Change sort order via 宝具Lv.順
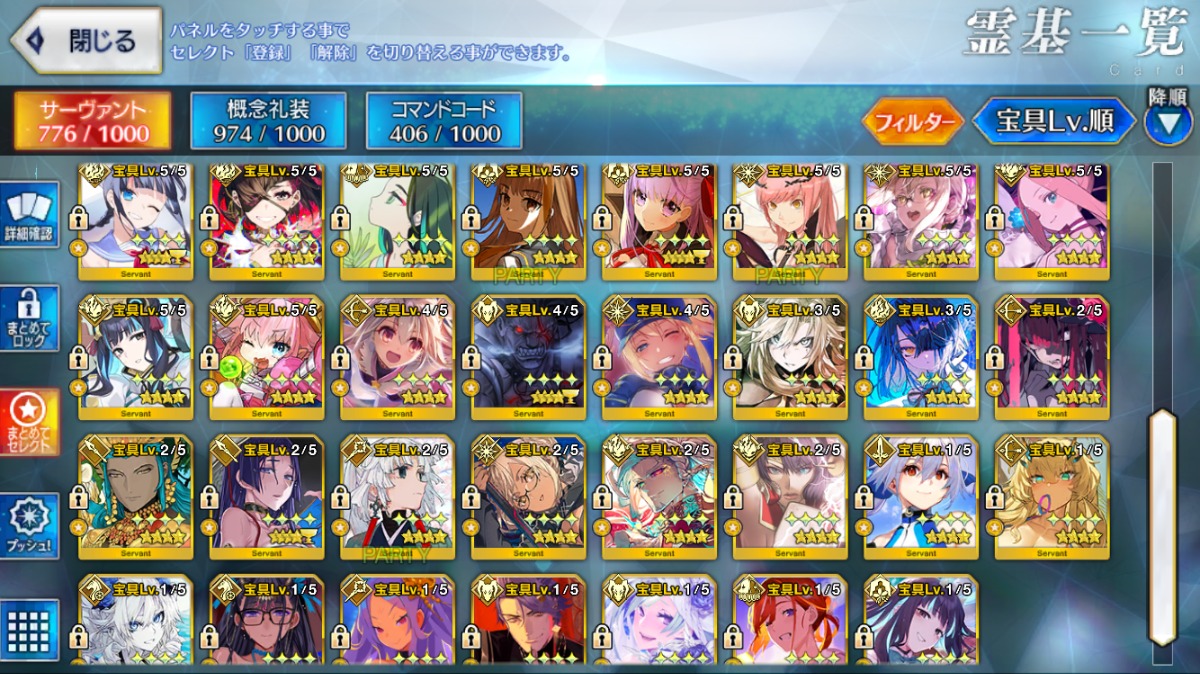Viewport: 1200px width, 674px height. 1055,122
